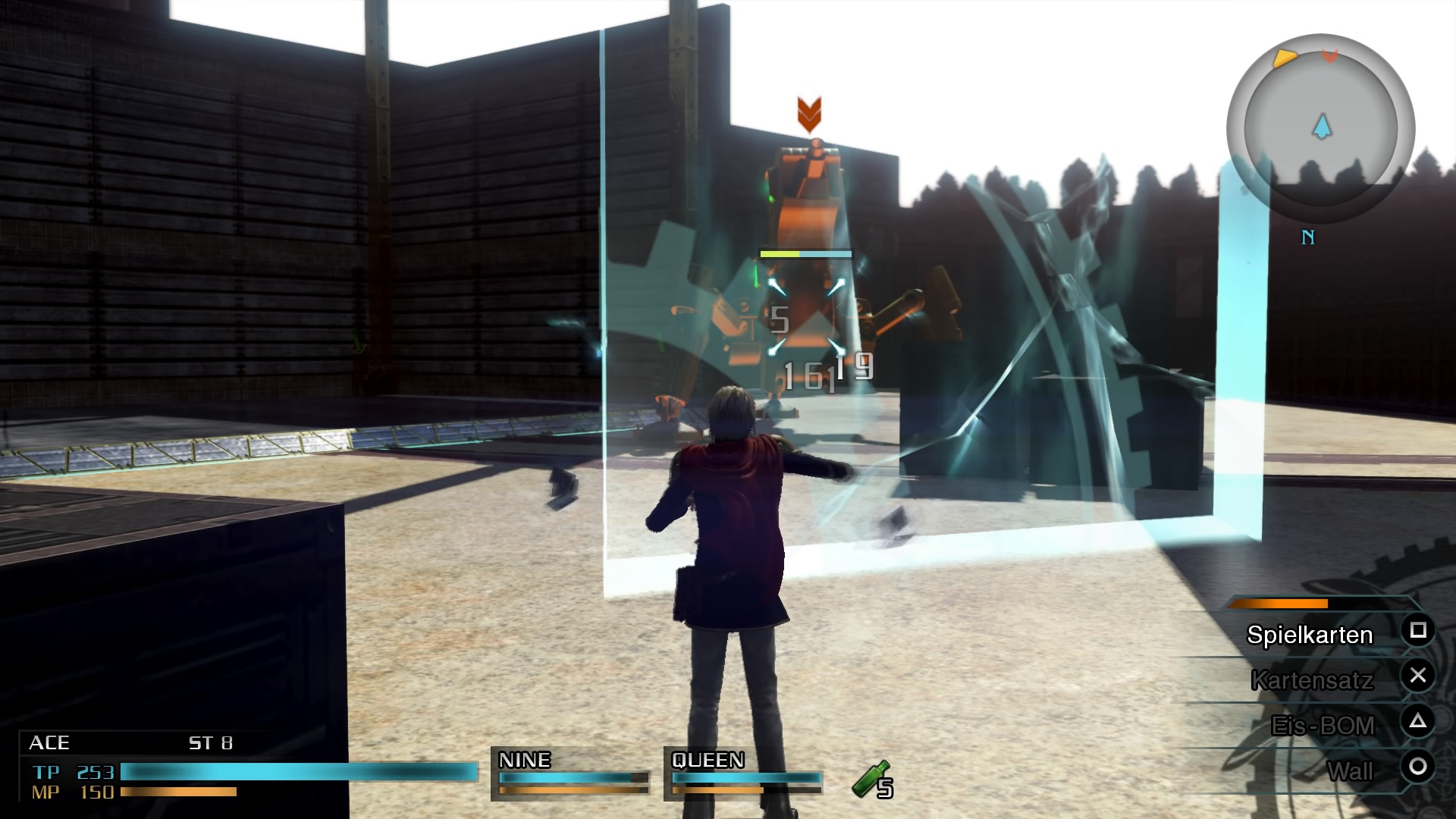The height and width of the screenshot is (819, 1456).
Task: Switch to party member Queen
Action: coord(745,773)
